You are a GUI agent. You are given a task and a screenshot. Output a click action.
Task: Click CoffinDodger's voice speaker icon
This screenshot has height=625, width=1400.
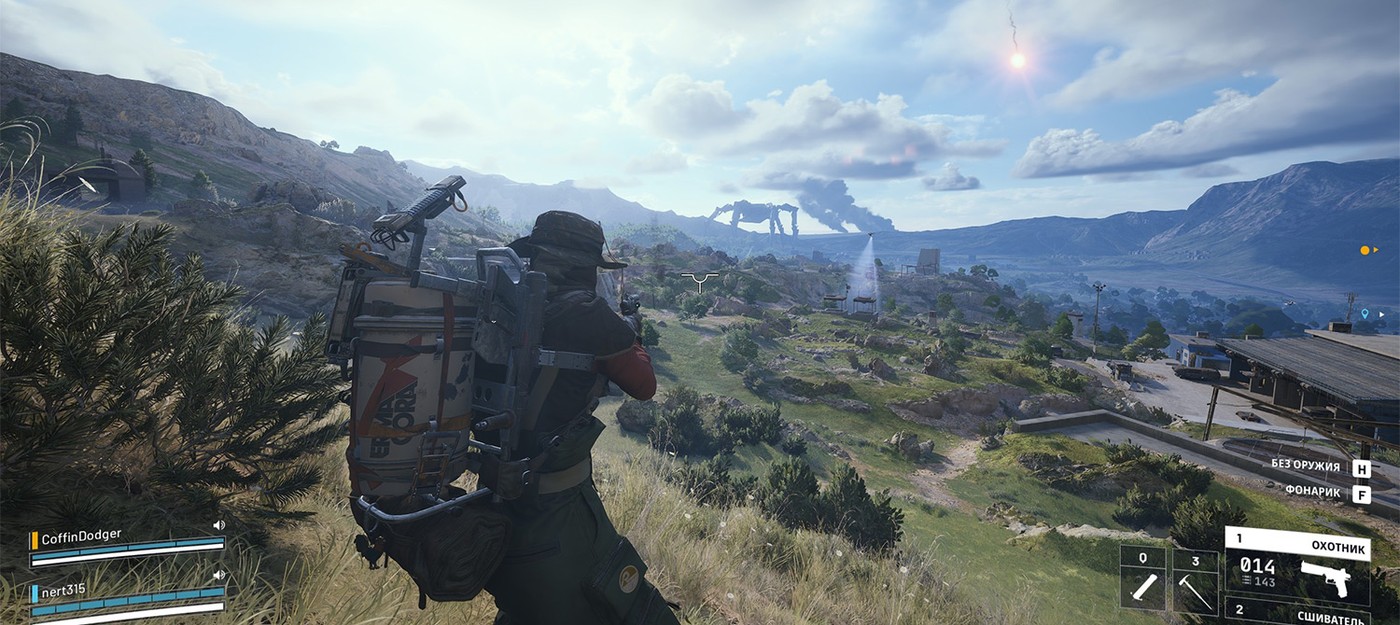click(218, 525)
